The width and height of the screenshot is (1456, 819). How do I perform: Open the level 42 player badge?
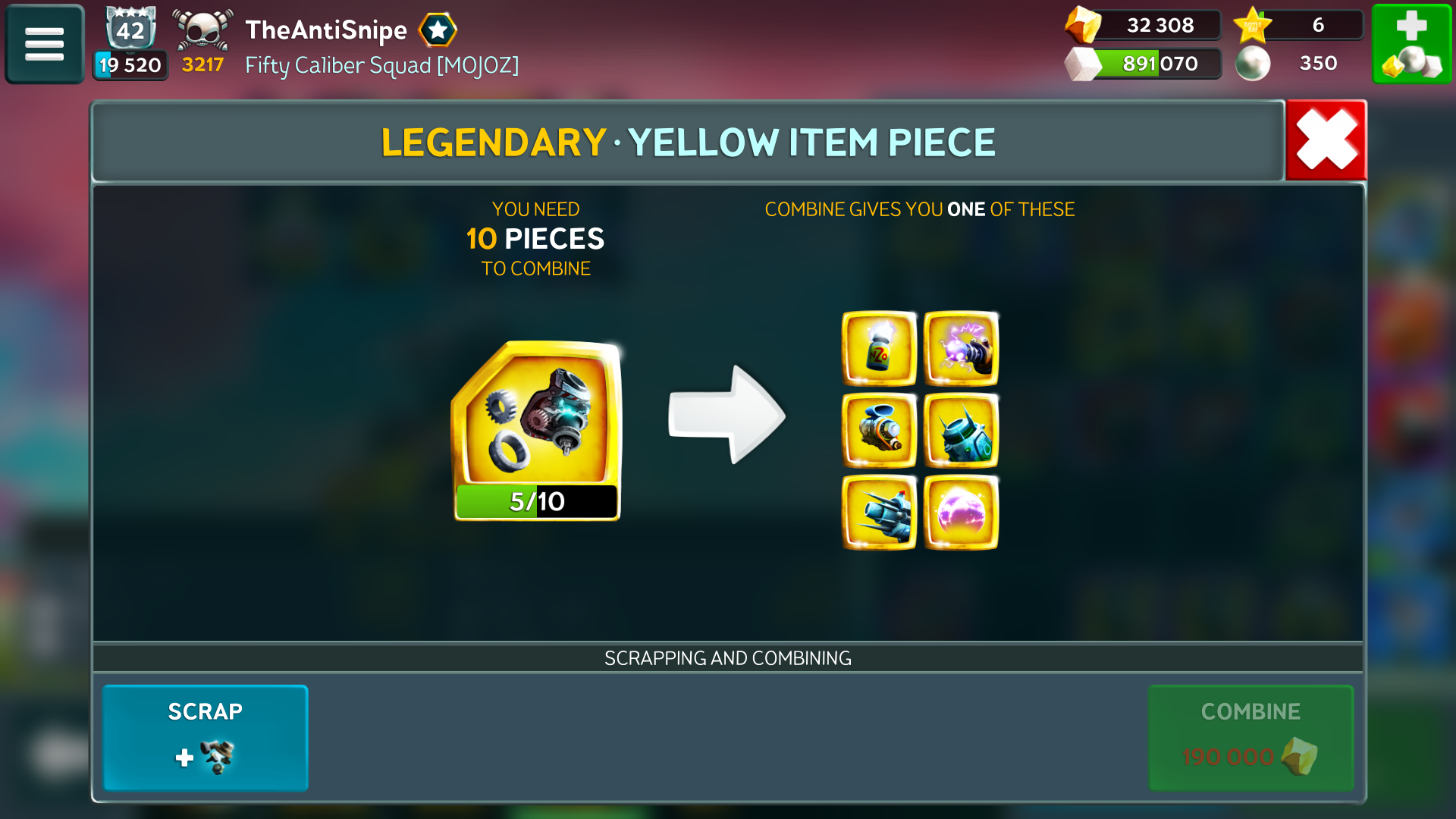130,30
